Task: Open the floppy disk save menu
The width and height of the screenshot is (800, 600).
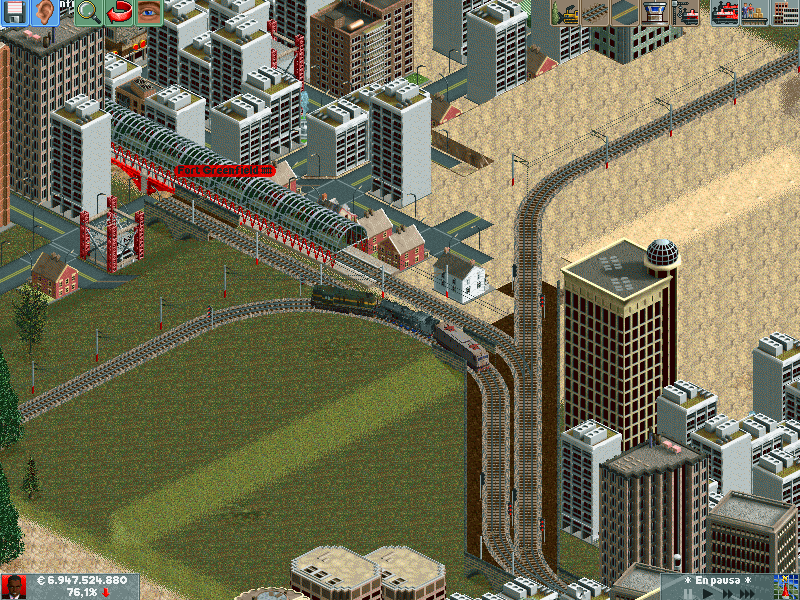Action: 15,12
